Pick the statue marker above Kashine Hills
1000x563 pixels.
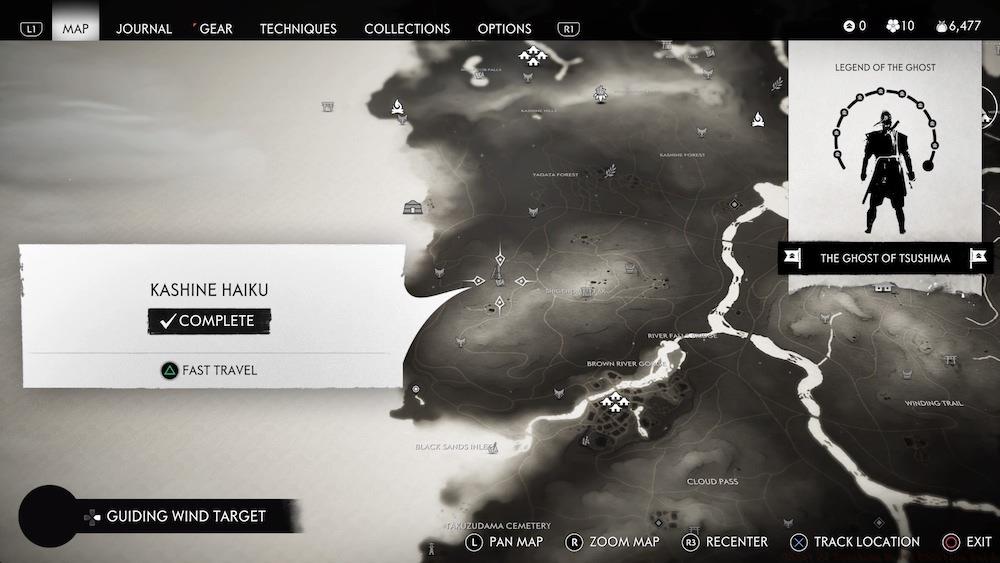tap(600, 94)
